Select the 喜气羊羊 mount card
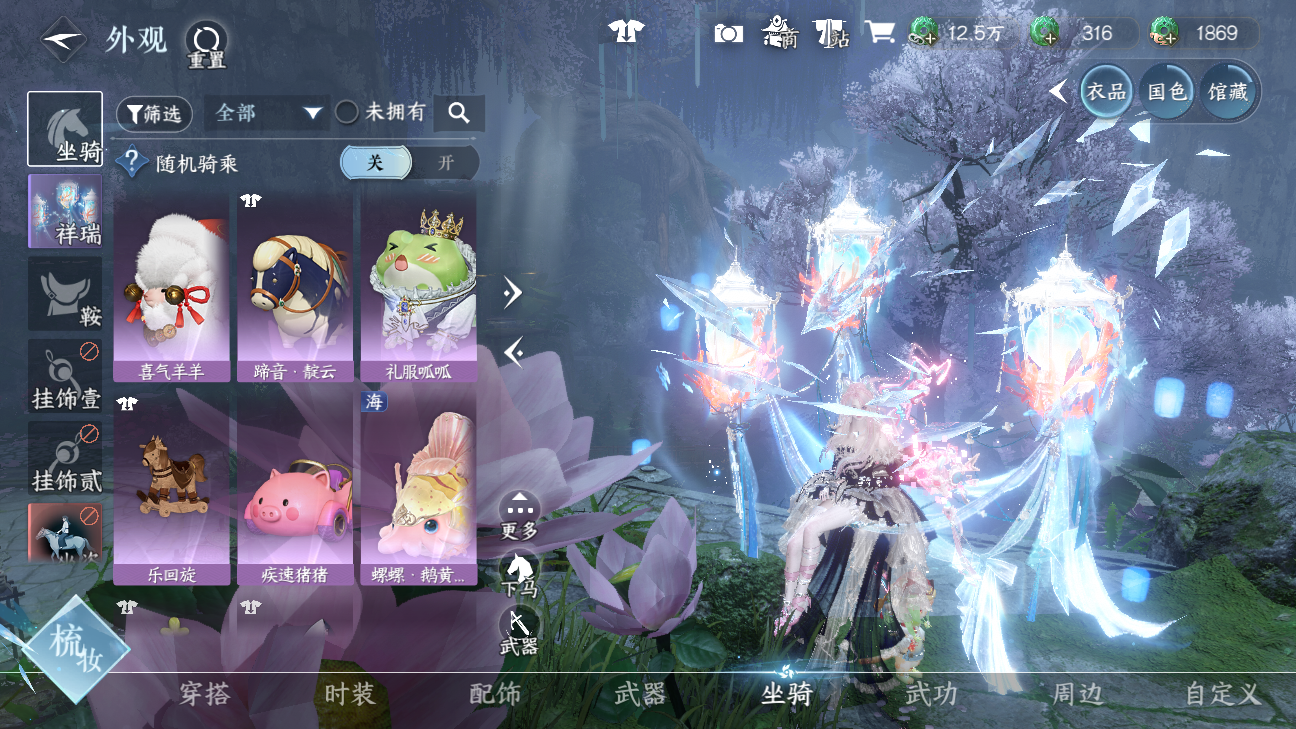The image size is (1296, 729). 171,288
